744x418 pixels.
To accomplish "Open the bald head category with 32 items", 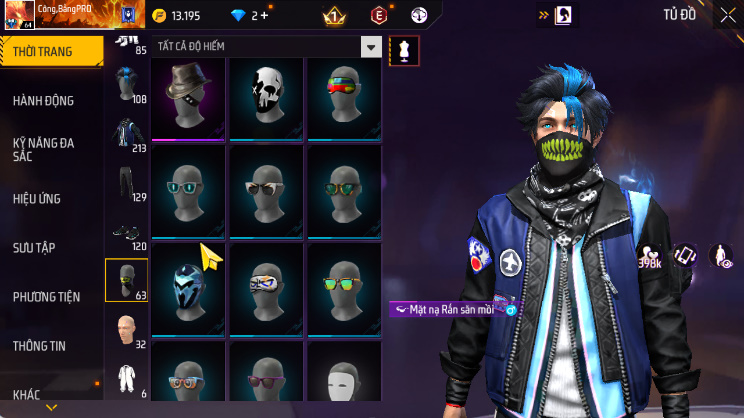I will [125, 330].
